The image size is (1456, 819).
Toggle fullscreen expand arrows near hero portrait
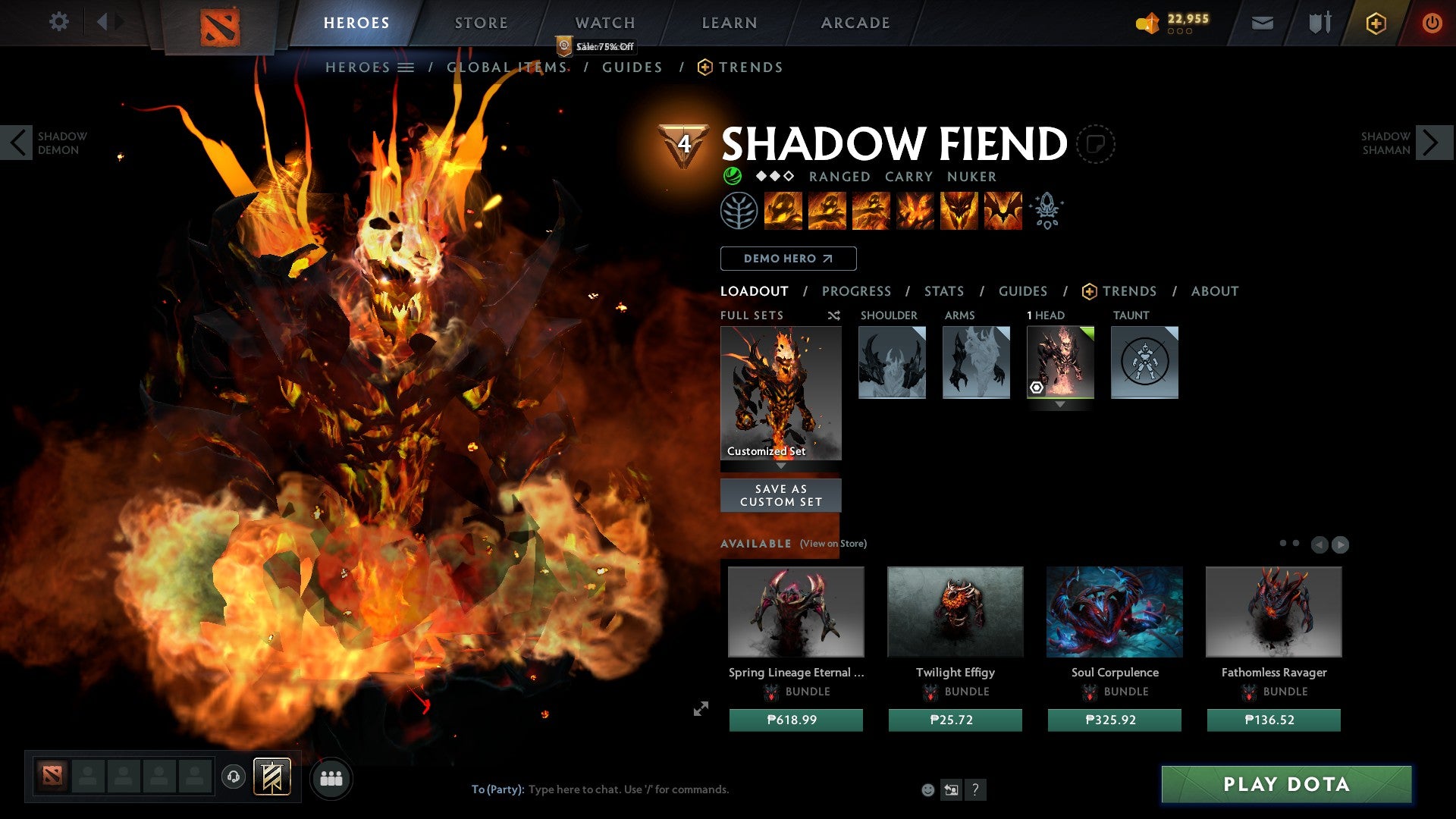701,708
